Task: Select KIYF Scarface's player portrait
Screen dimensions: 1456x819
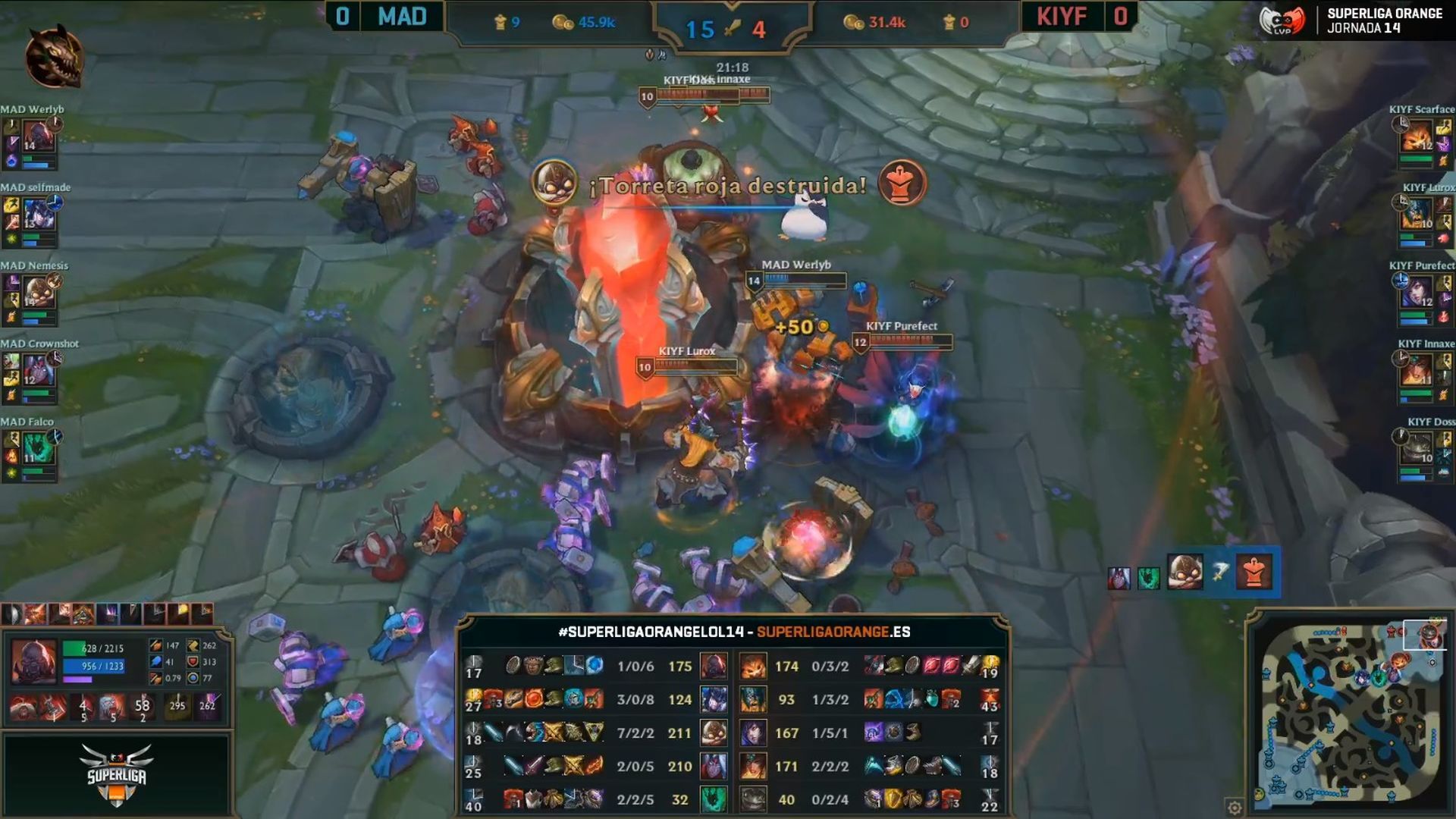Action: (1416, 136)
